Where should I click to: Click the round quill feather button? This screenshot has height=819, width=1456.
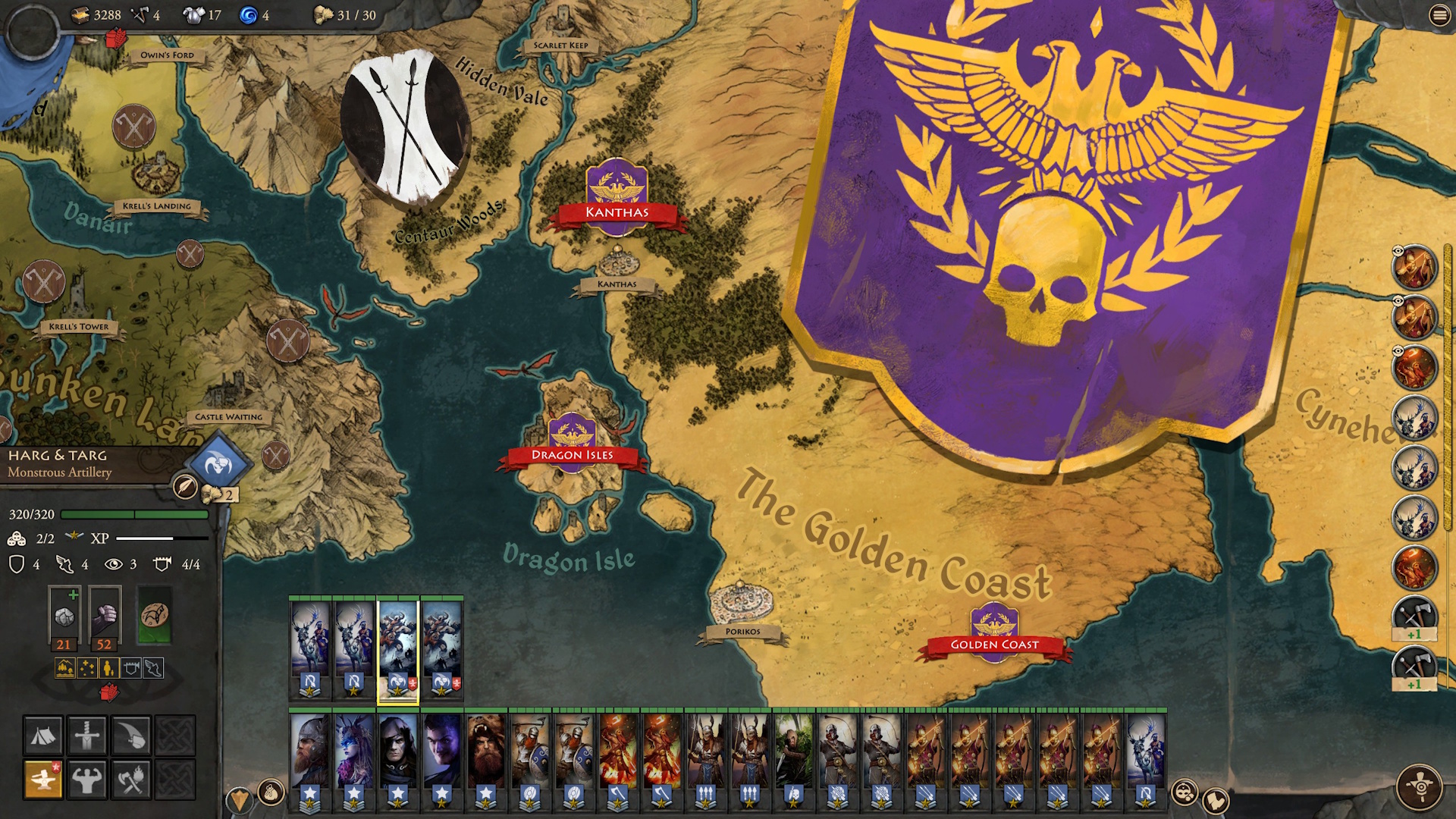point(185,486)
